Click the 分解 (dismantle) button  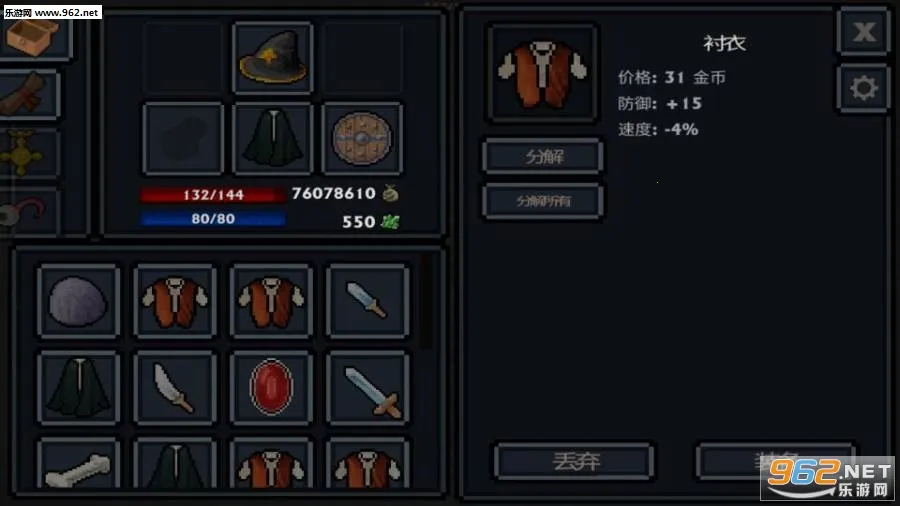[543, 156]
